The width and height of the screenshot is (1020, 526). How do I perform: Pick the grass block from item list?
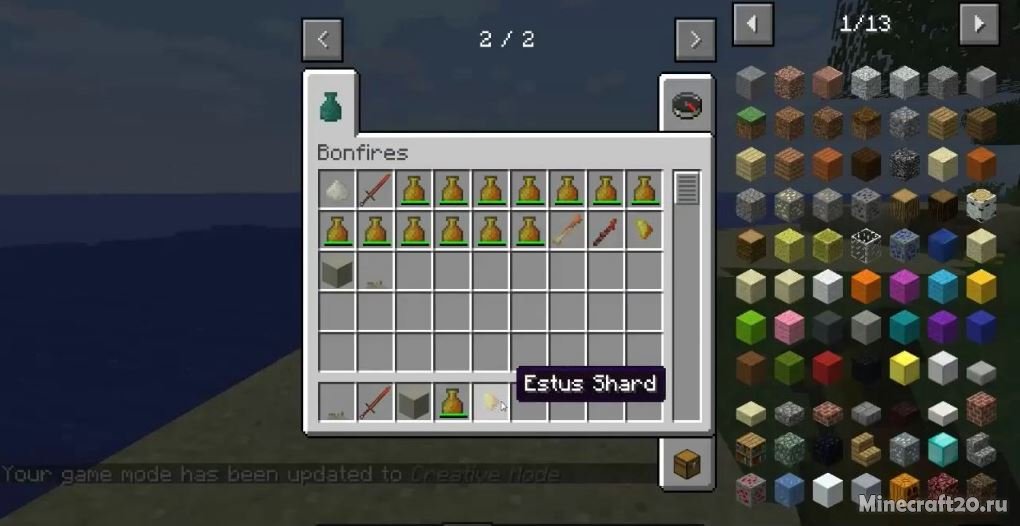751,122
